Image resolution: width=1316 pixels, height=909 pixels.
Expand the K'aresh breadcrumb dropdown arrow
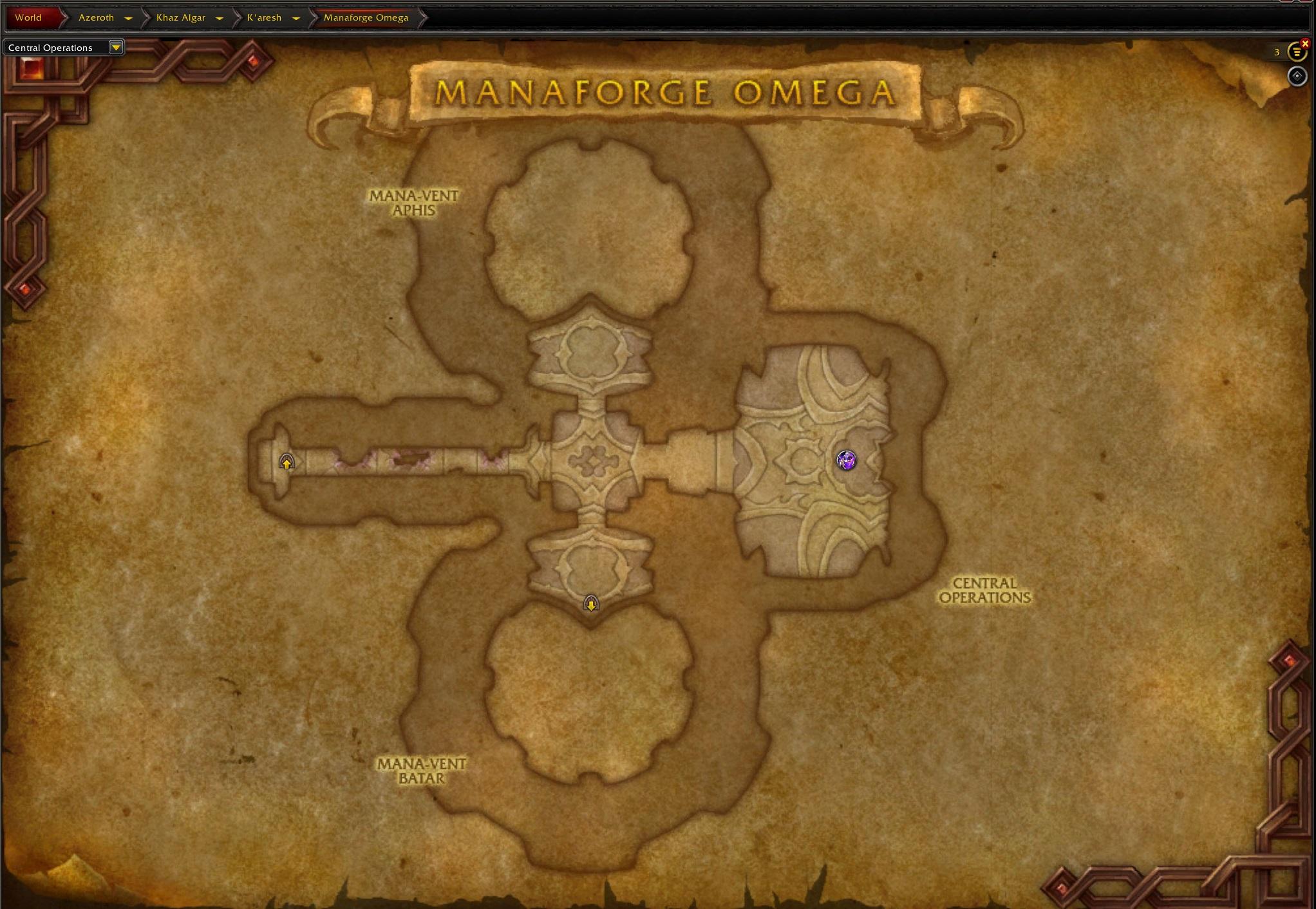pyautogui.click(x=296, y=18)
